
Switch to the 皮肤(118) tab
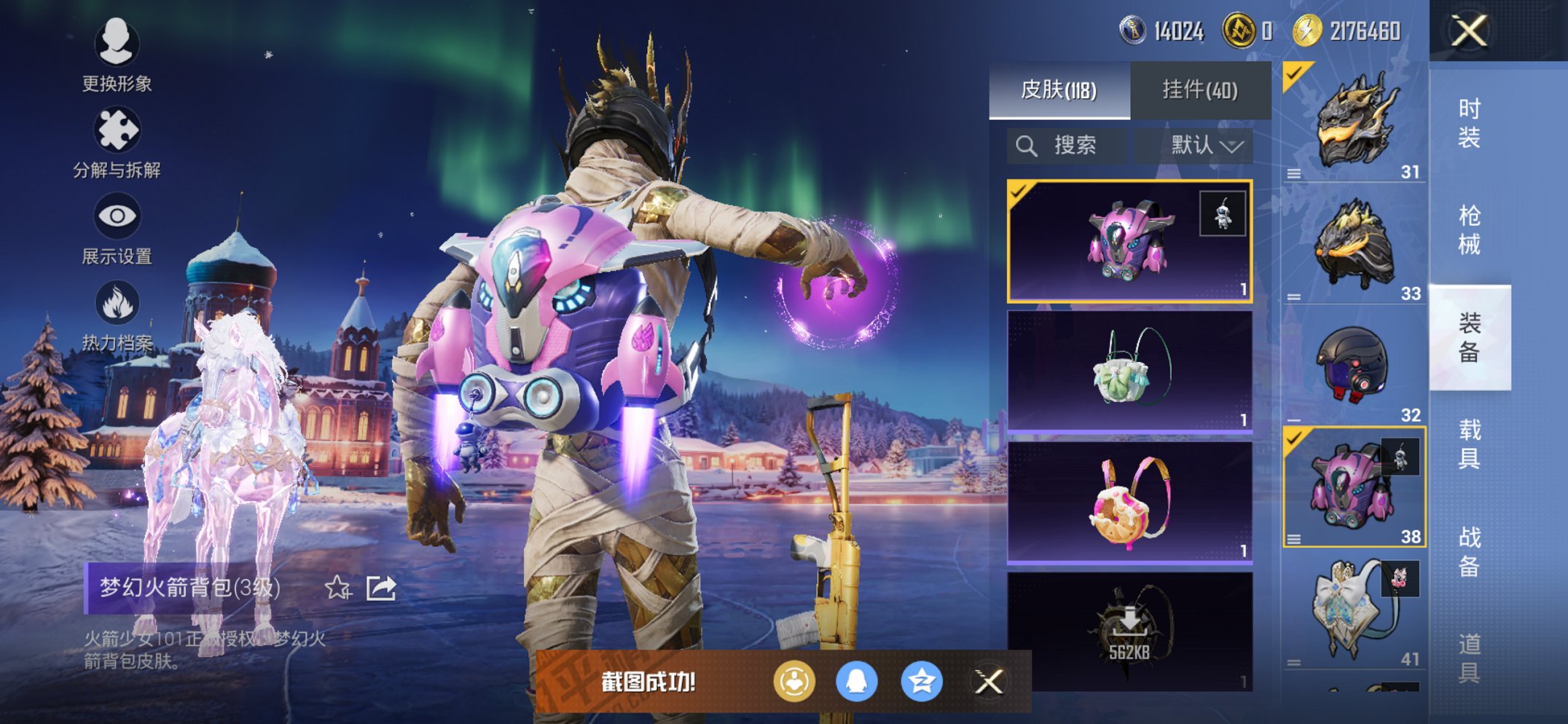click(x=1059, y=90)
